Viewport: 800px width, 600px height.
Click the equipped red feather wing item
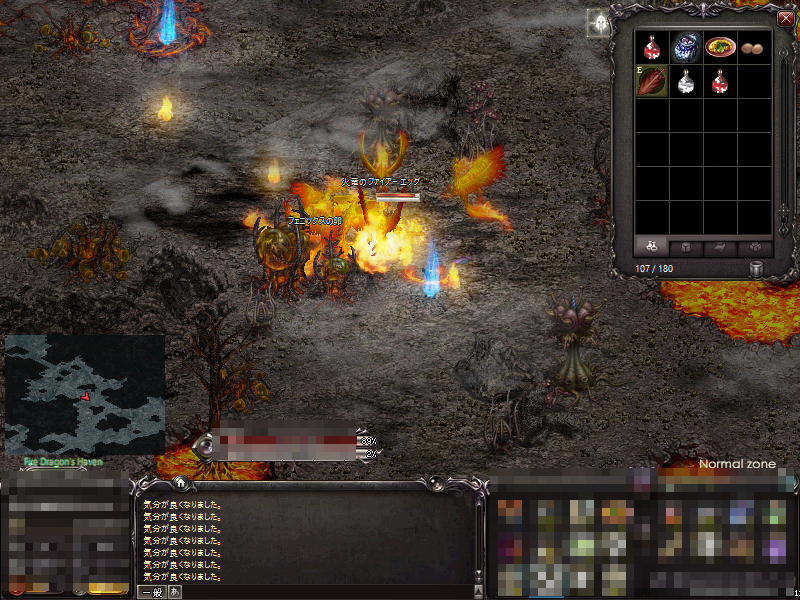[x=652, y=81]
